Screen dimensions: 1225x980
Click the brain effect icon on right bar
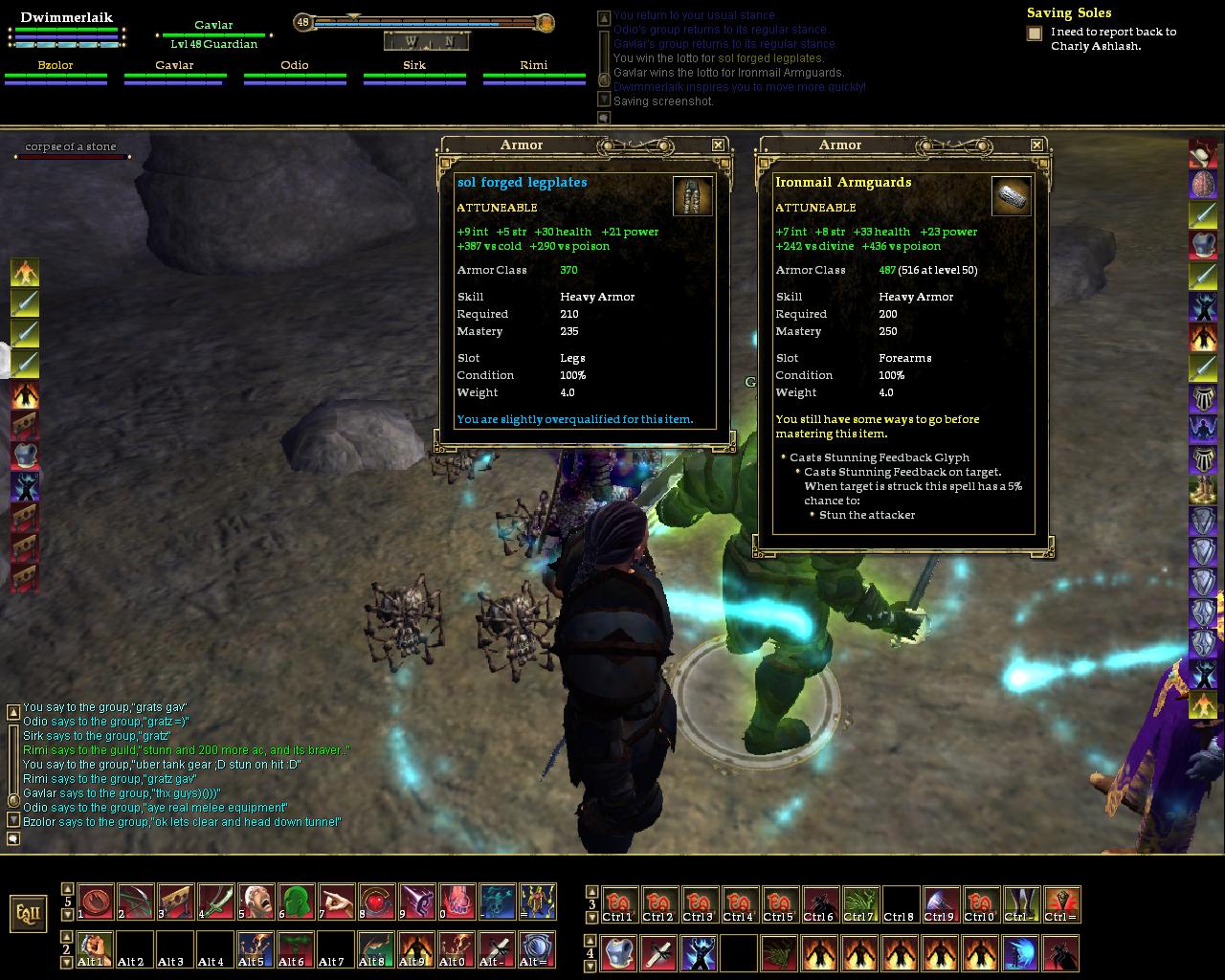[1203, 184]
